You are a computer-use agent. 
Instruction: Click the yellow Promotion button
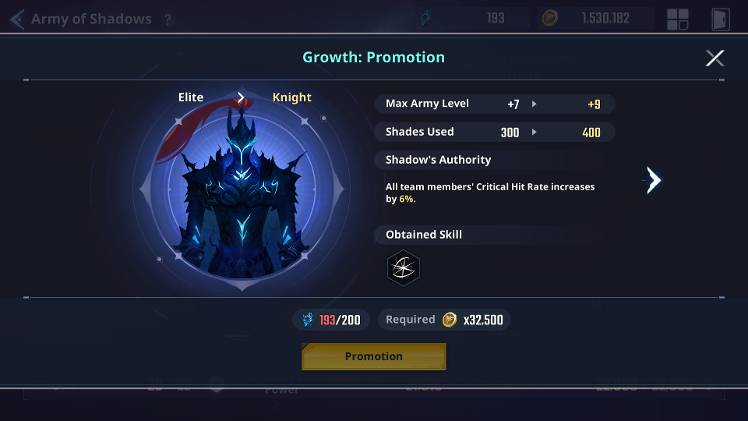(x=374, y=356)
